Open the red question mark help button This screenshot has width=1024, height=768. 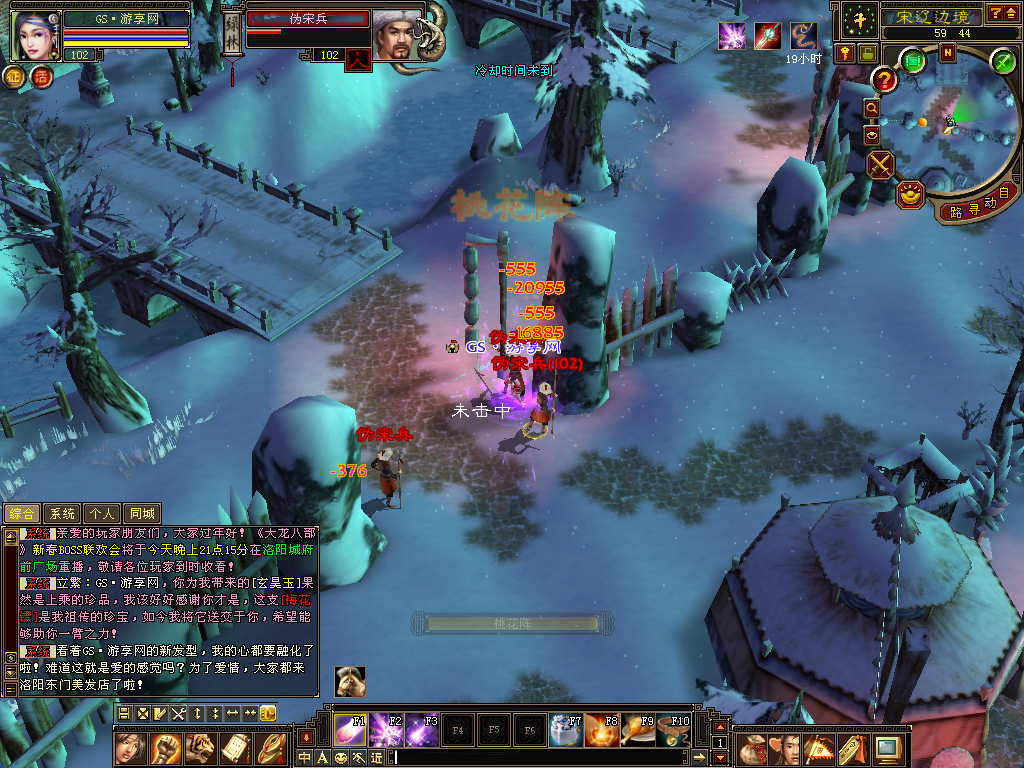tap(884, 80)
